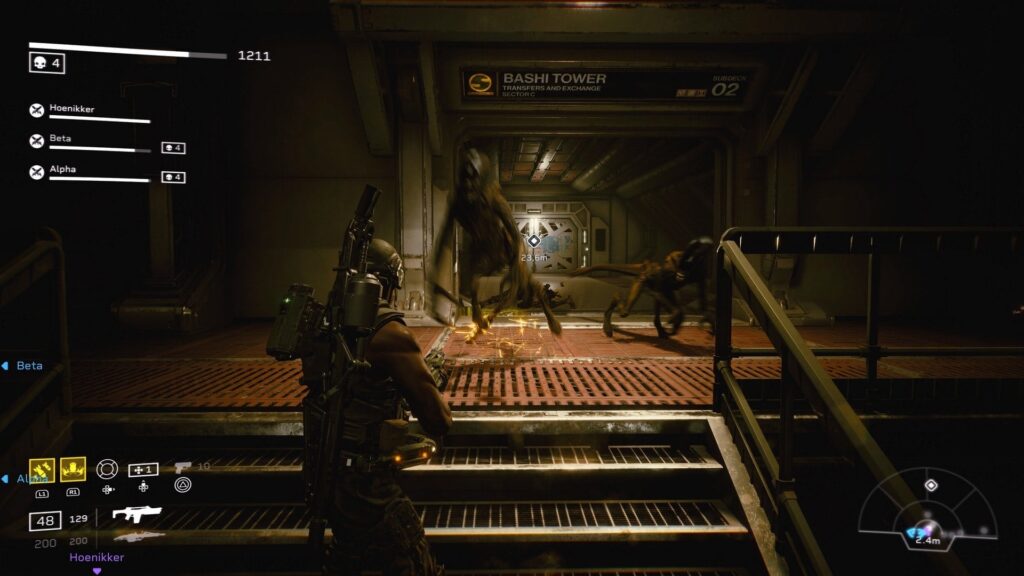
Task: Activate the yellow missile barrage ability
Action: coord(42,469)
